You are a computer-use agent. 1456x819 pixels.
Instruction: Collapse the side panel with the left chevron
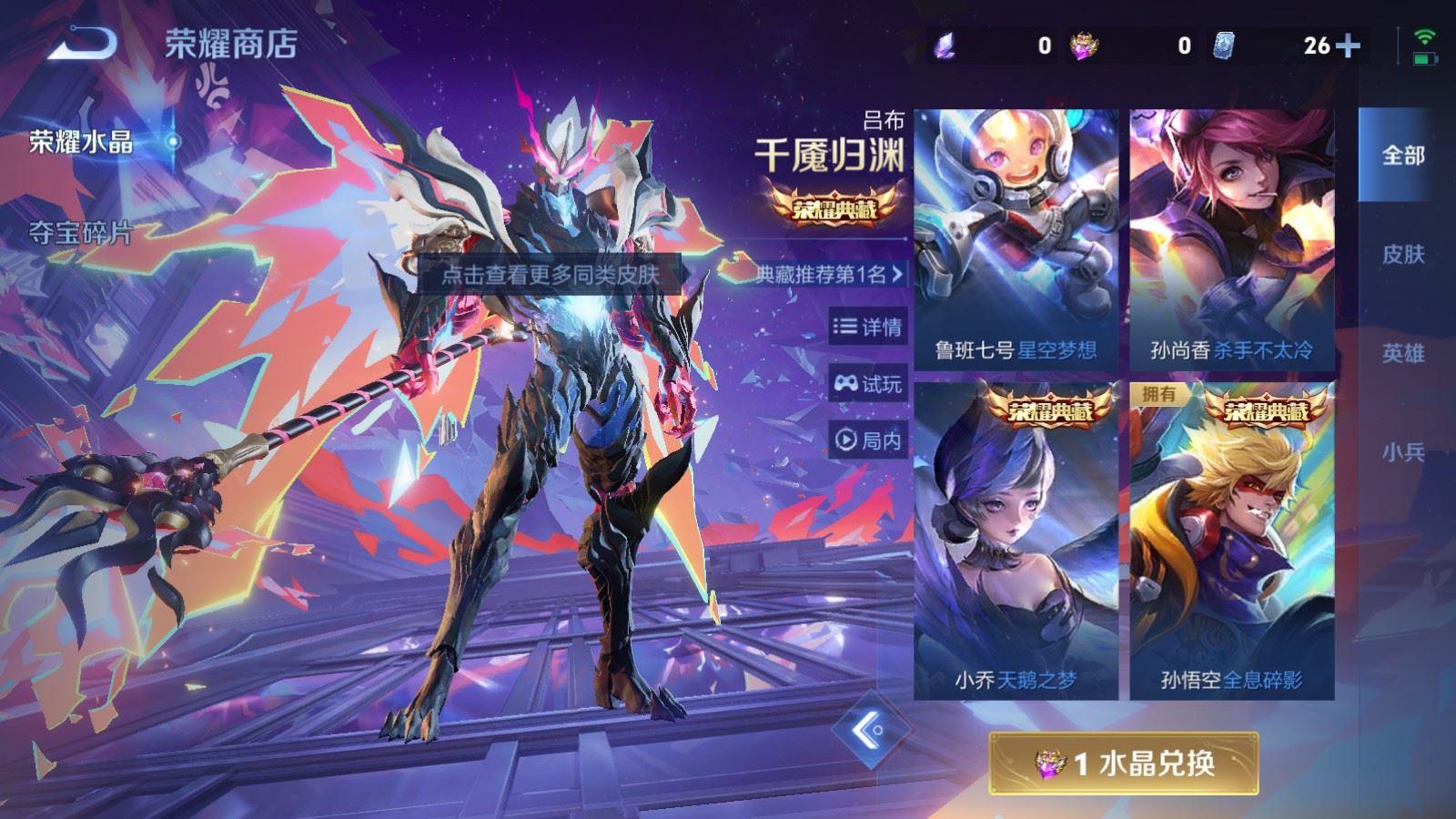(x=870, y=729)
